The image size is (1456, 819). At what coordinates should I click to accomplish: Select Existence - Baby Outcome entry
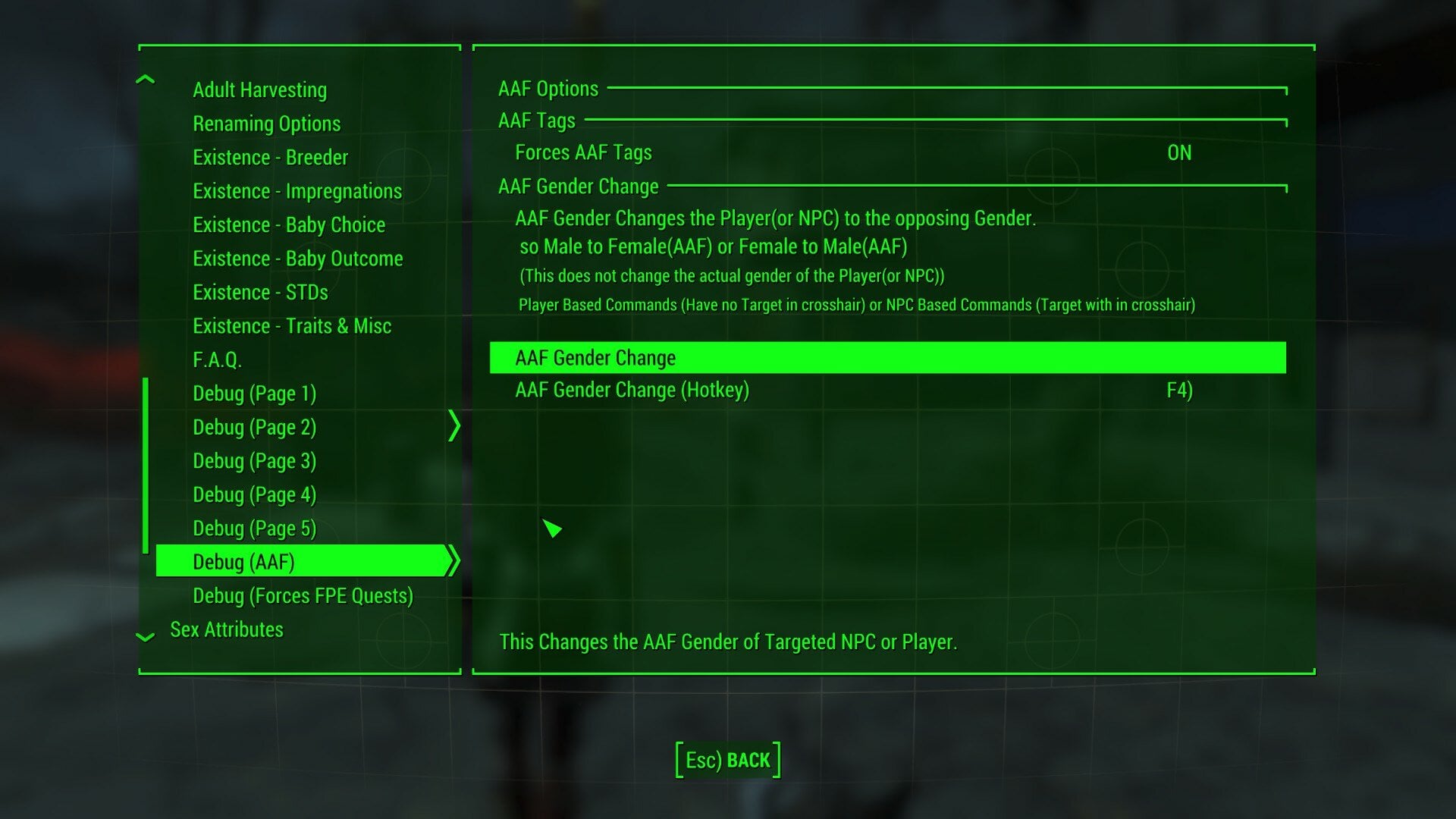click(x=297, y=259)
